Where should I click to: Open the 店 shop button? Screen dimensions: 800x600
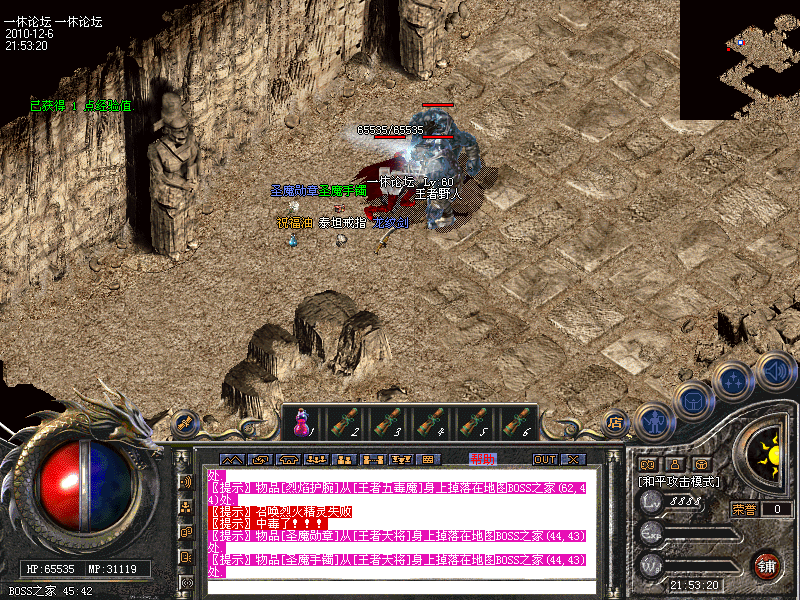click(615, 422)
